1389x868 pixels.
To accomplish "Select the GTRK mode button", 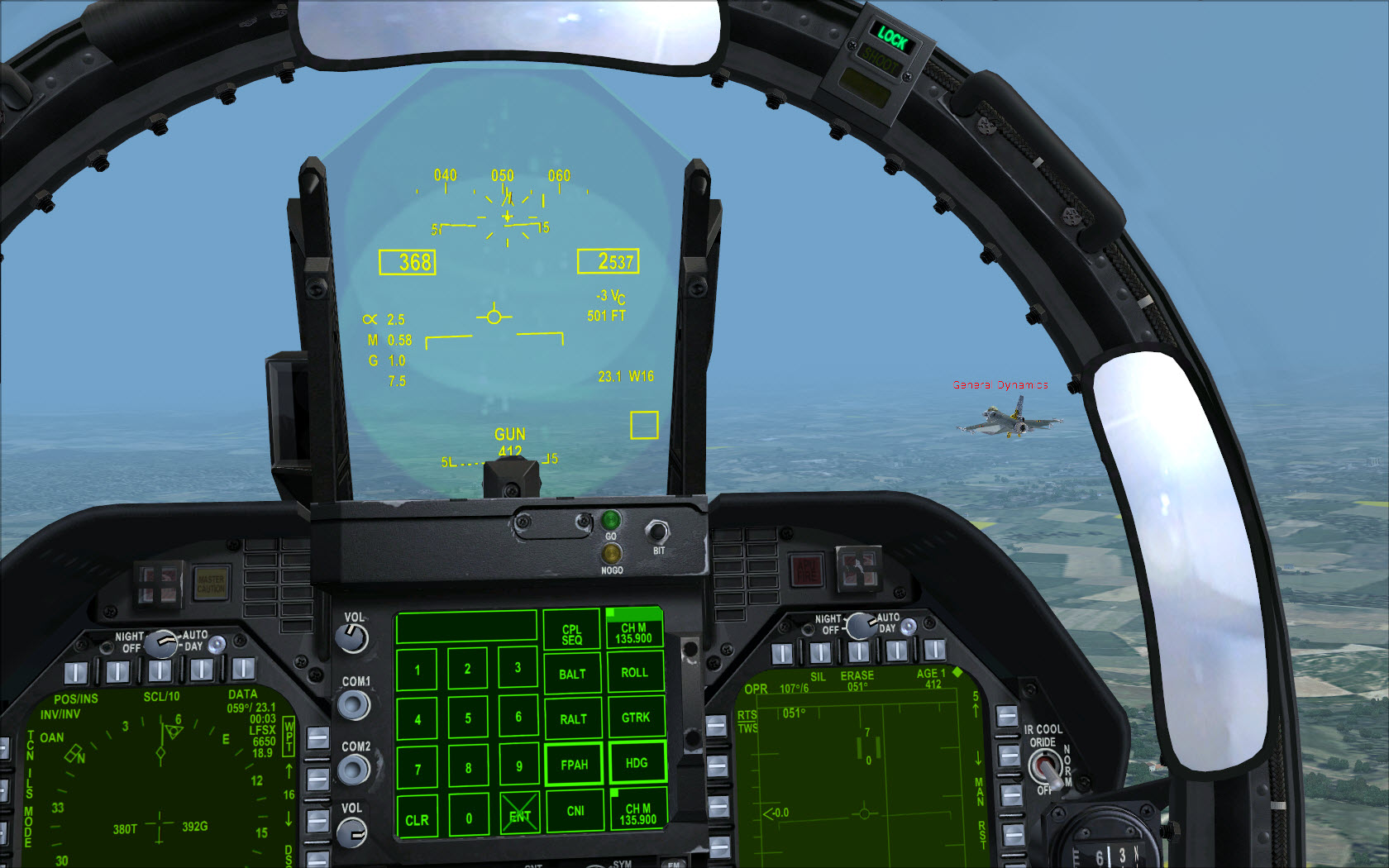I will pos(636,718).
